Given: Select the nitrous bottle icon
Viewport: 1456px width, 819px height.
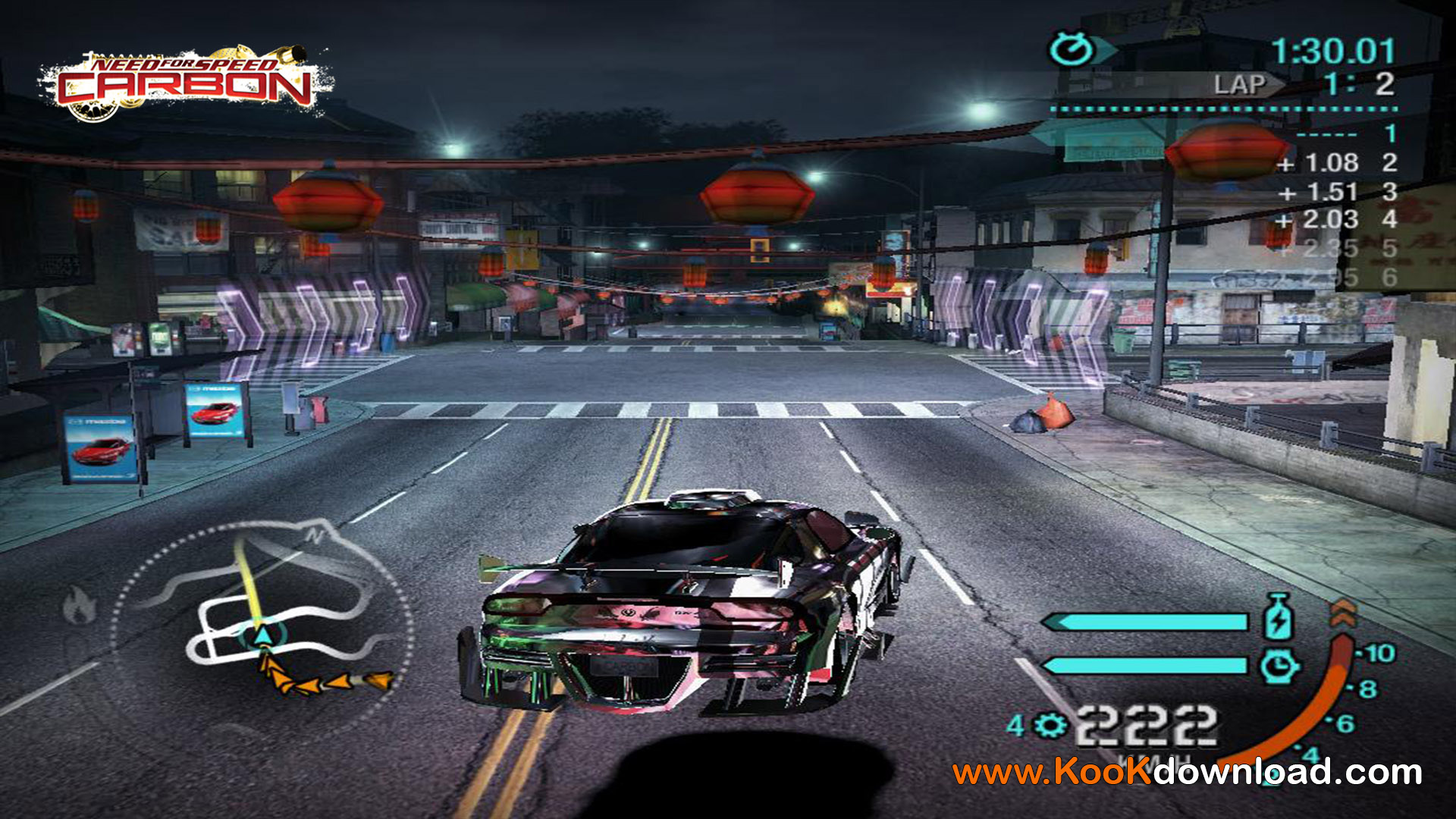Looking at the screenshot, I should click(x=1278, y=618).
